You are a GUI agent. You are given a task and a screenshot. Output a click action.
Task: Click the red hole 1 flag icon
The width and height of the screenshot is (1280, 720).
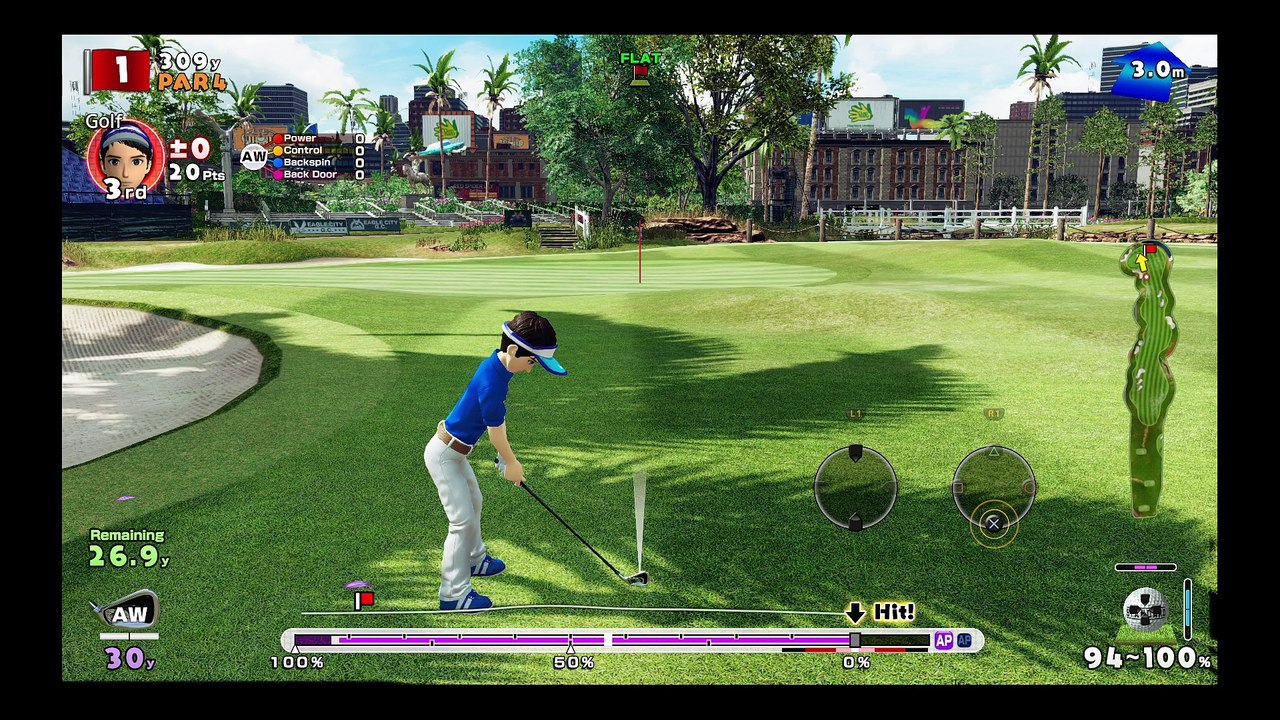pos(119,70)
